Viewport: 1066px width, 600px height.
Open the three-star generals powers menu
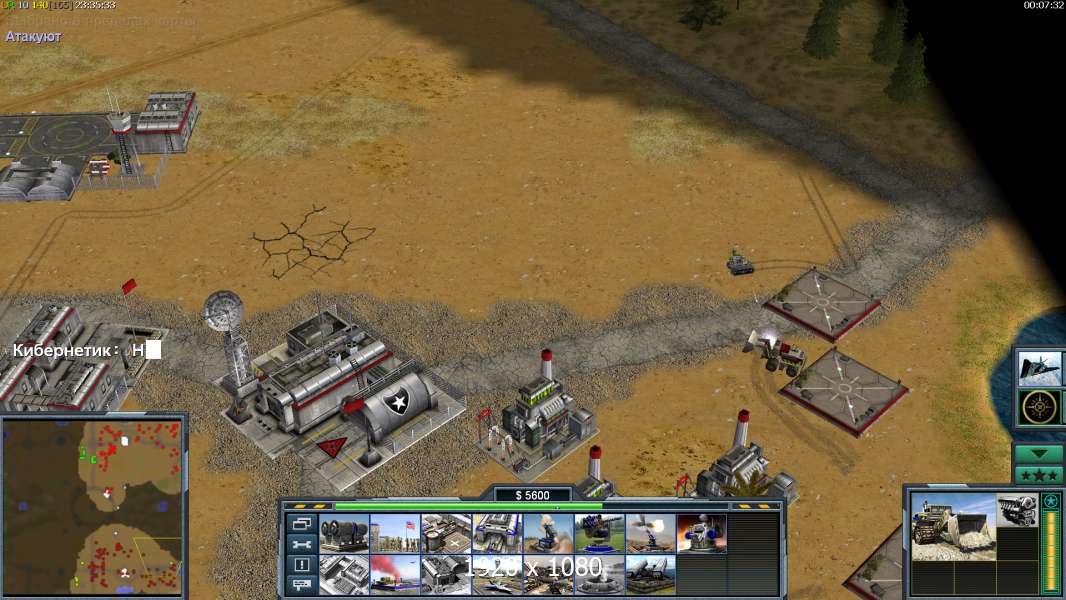pyautogui.click(x=1039, y=474)
